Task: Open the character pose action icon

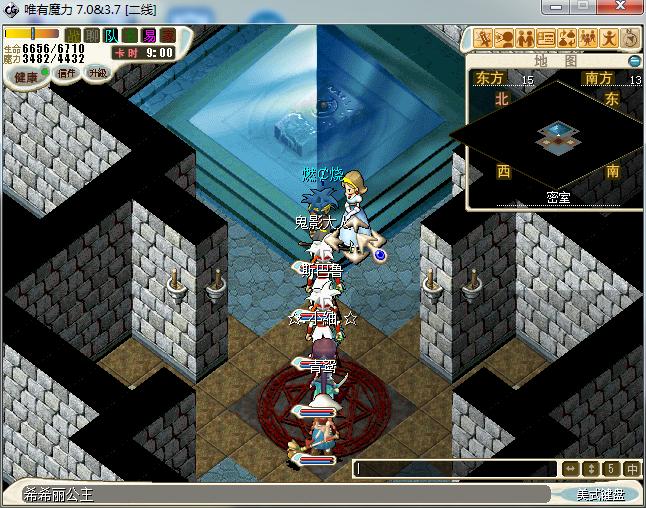Action: click(x=609, y=38)
